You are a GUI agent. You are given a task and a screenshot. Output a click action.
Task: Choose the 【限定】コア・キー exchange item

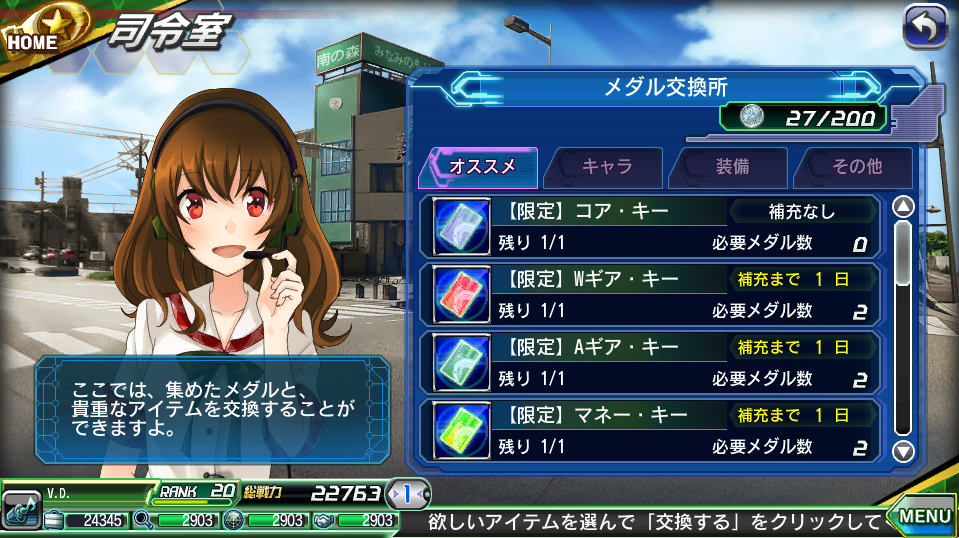pos(655,226)
